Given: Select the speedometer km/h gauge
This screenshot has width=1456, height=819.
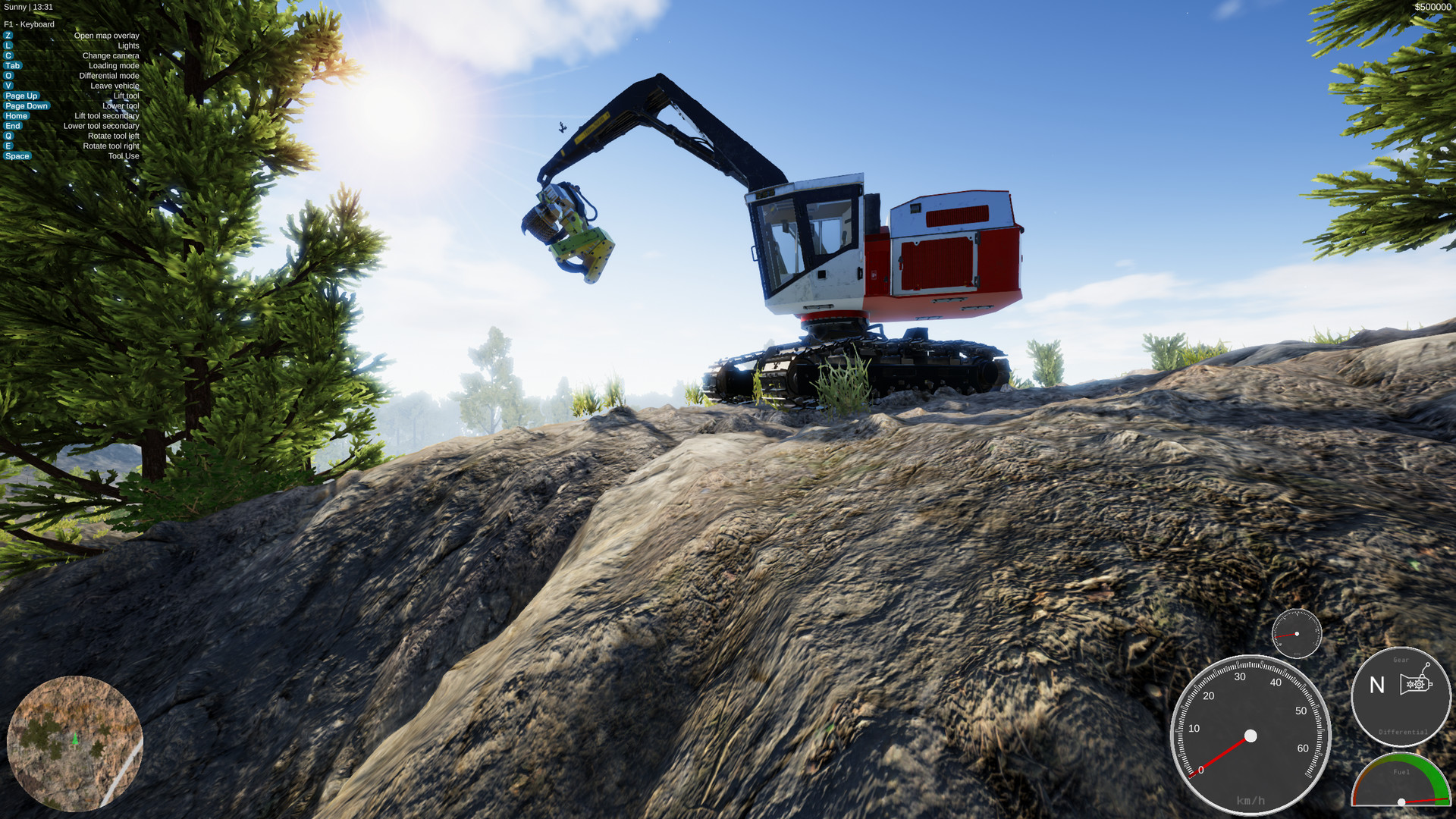Looking at the screenshot, I should (x=1252, y=735).
